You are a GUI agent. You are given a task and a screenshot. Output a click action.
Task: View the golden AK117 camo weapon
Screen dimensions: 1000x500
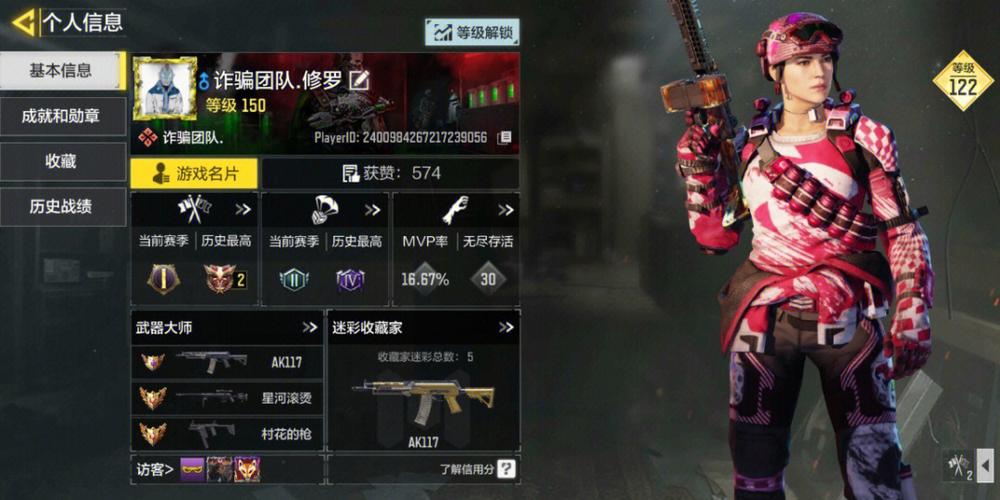point(423,398)
